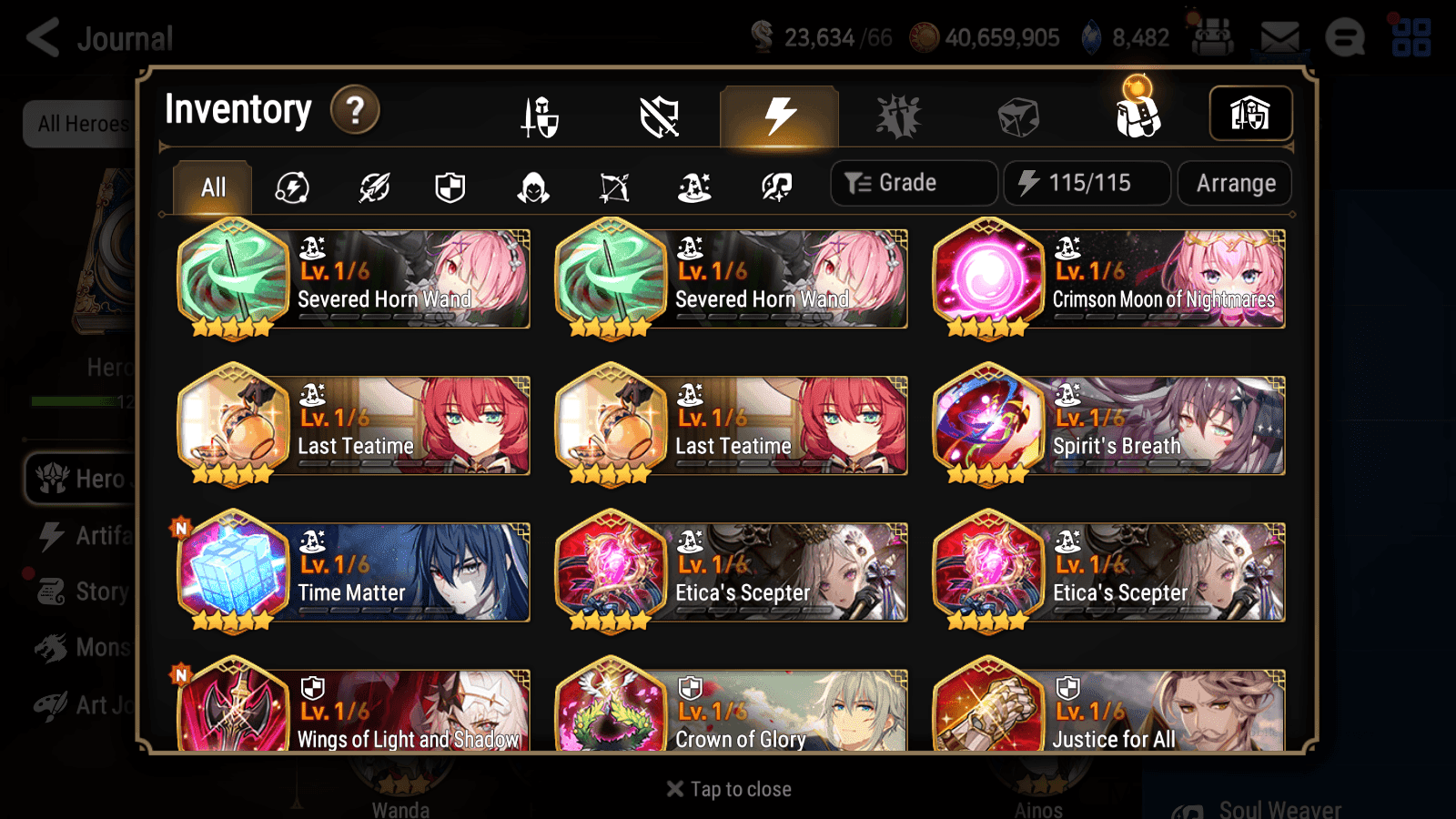The height and width of the screenshot is (819, 1456).
Task: Open the backpack consumables inventory tab
Action: pos(1139,116)
